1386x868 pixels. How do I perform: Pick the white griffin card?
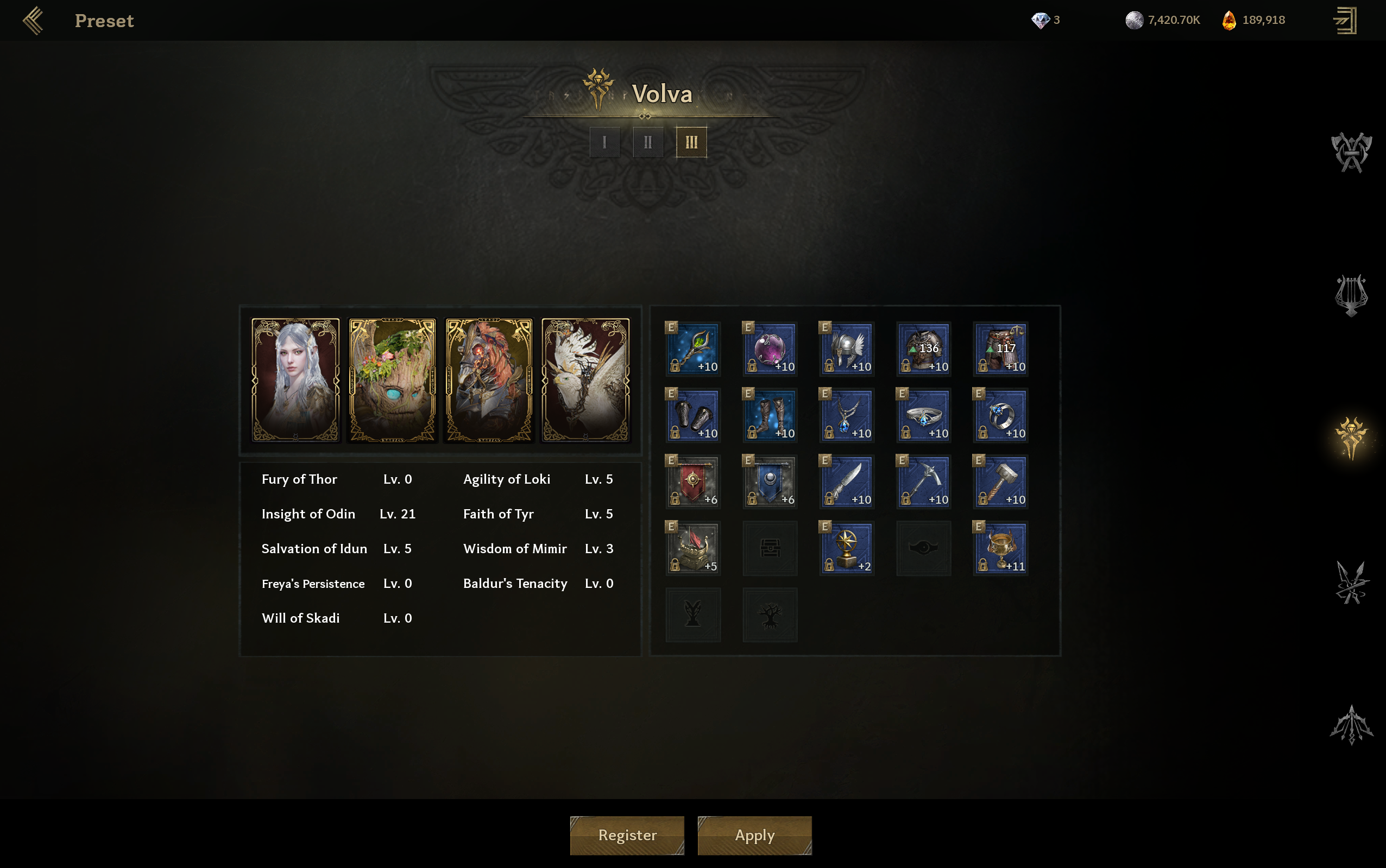click(x=585, y=379)
